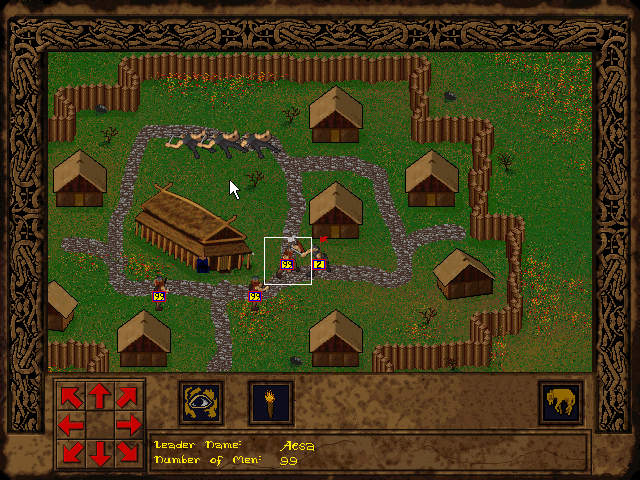The image size is (640, 480).
Task: Select the highlighted unit in the white box
Action: click(x=288, y=260)
